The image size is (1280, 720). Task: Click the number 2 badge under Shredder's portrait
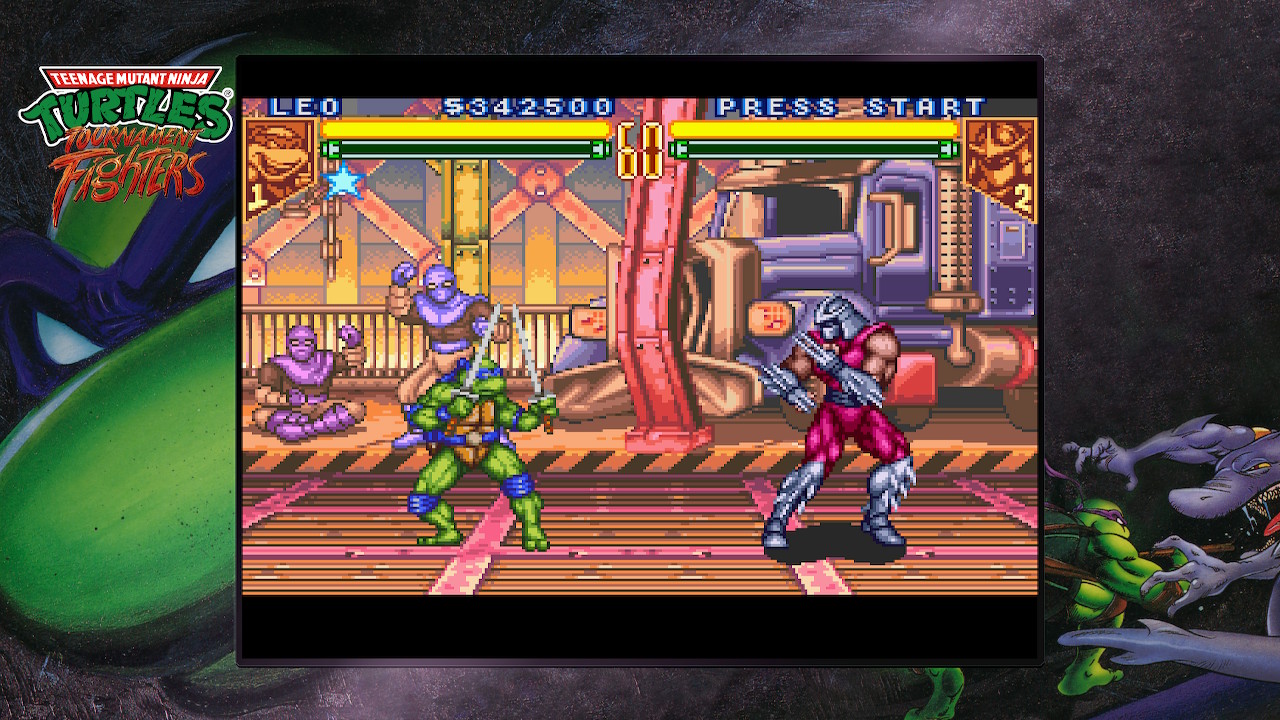pos(1020,195)
